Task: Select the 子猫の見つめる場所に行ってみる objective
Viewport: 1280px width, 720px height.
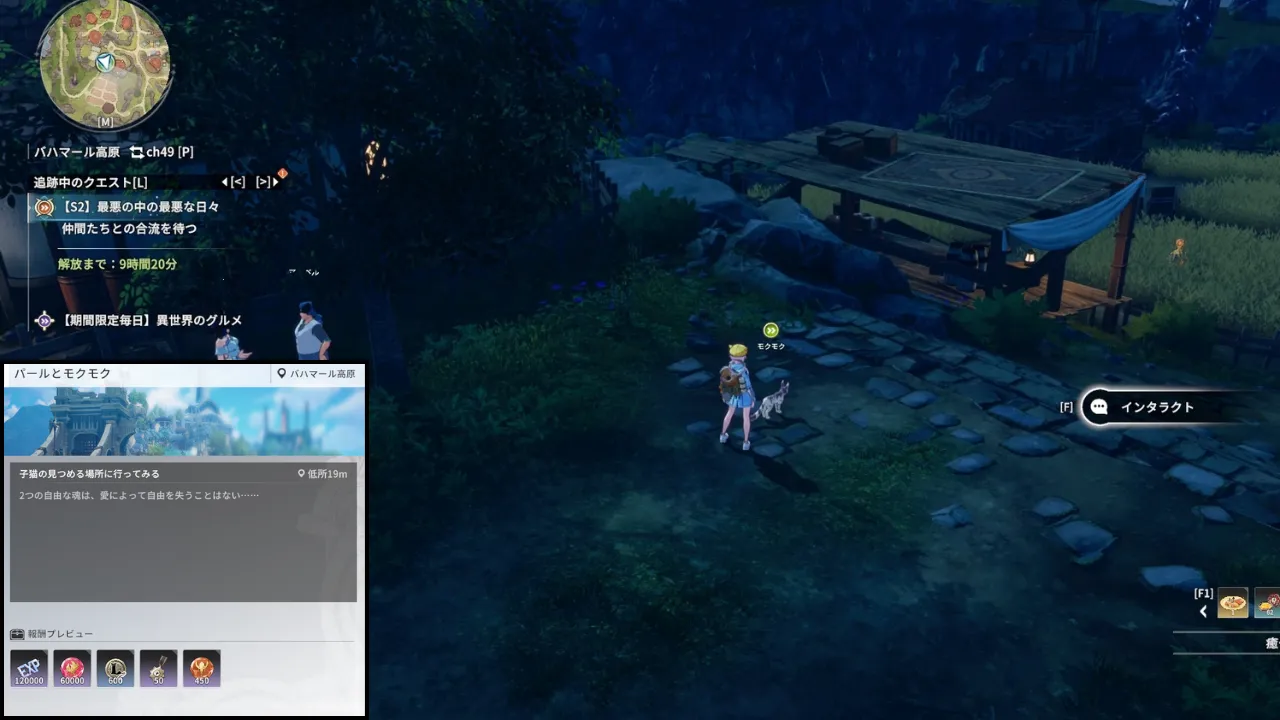Action: coord(90,474)
